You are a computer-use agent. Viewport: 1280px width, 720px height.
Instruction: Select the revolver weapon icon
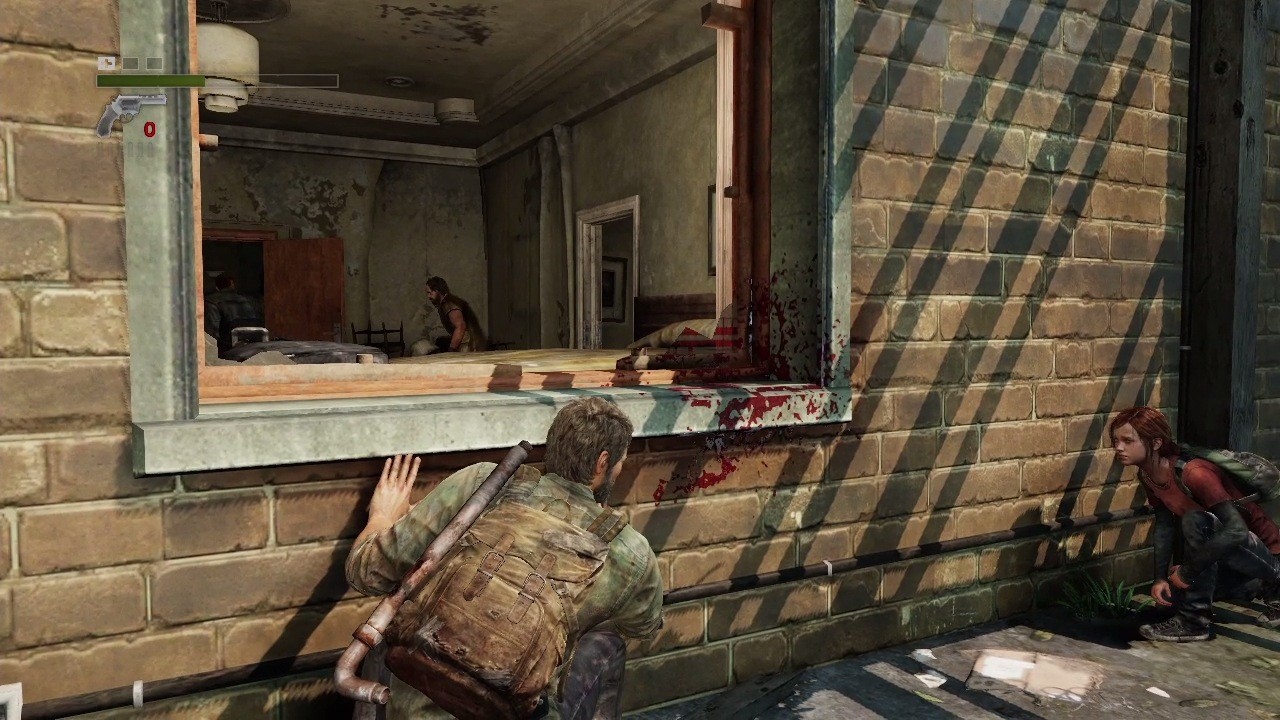point(125,105)
